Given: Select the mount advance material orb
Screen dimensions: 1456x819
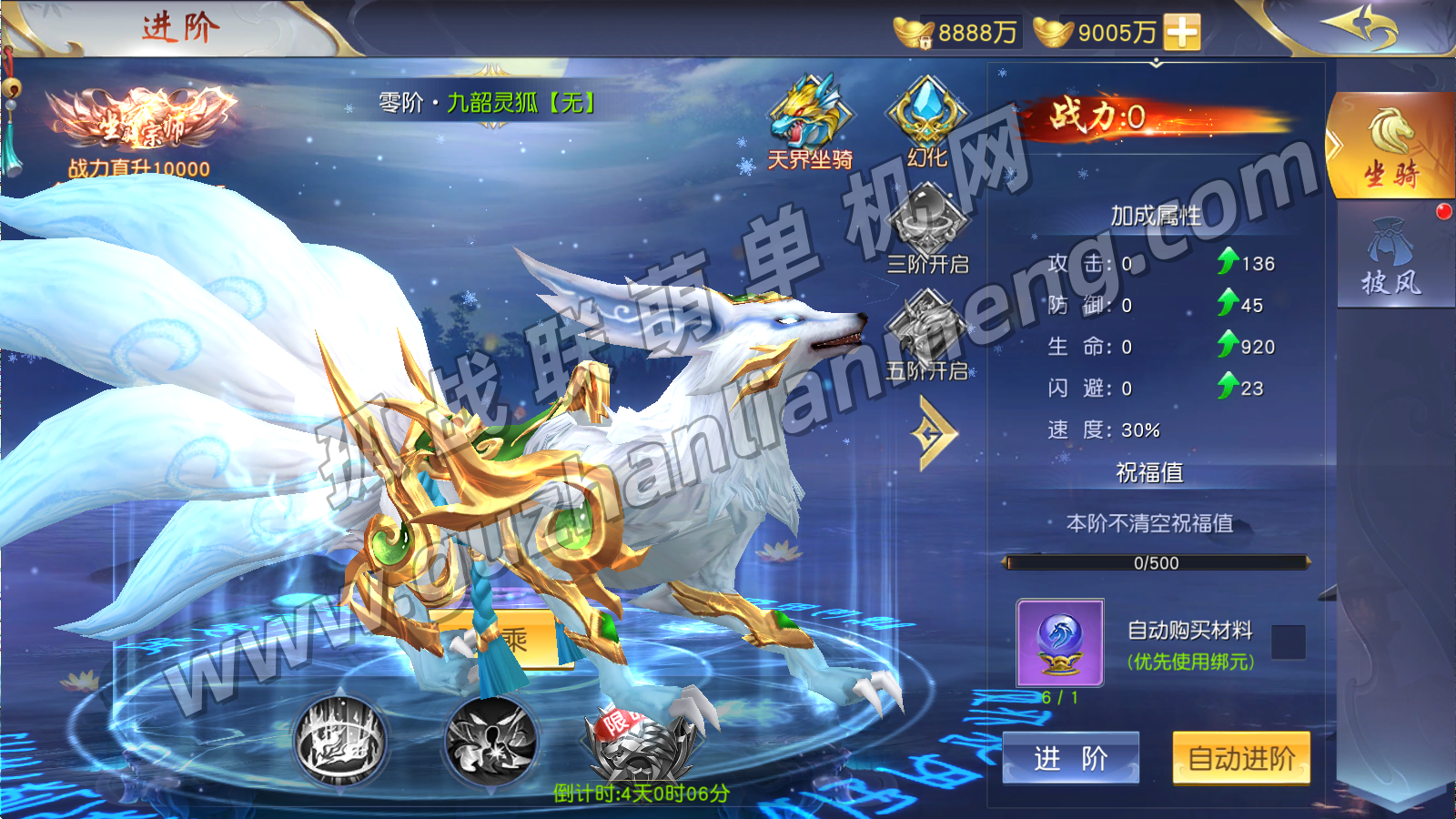Looking at the screenshot, I should (1060, 642).
